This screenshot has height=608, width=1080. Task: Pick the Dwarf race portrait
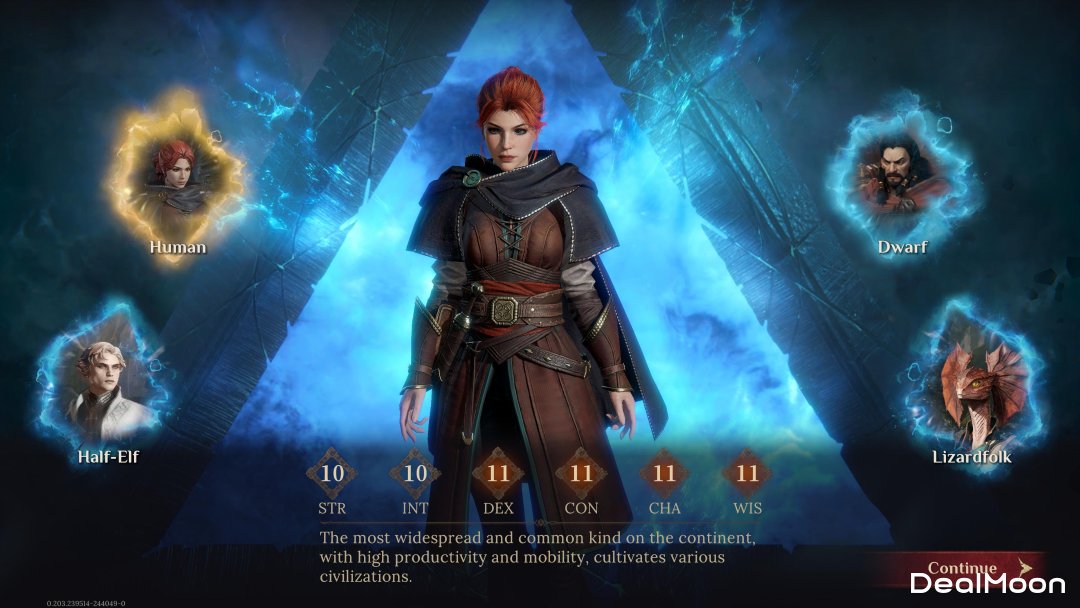(902, 175)
